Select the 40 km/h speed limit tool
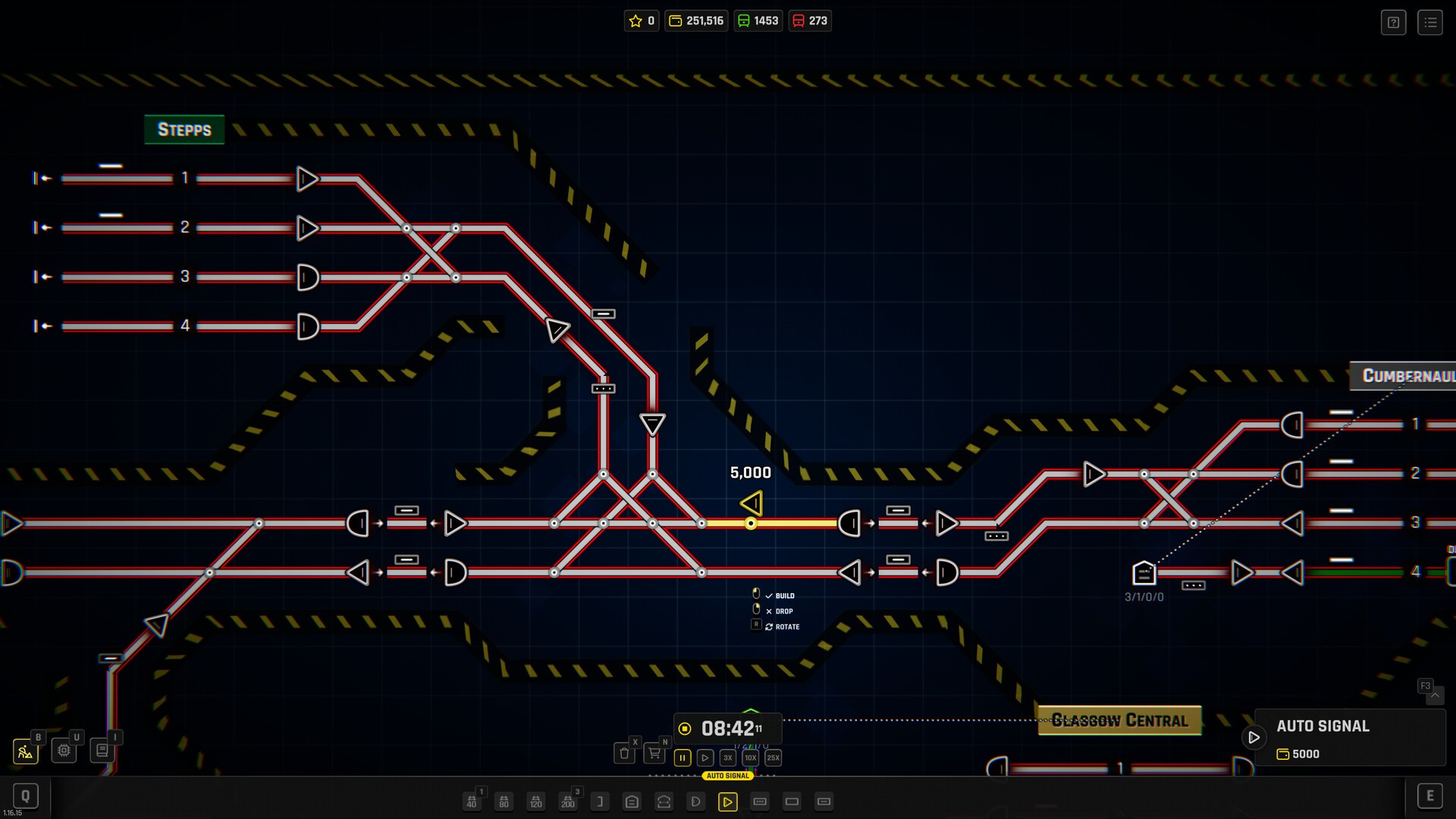This screenshot has height=819, width=1456. pos(472,802)
